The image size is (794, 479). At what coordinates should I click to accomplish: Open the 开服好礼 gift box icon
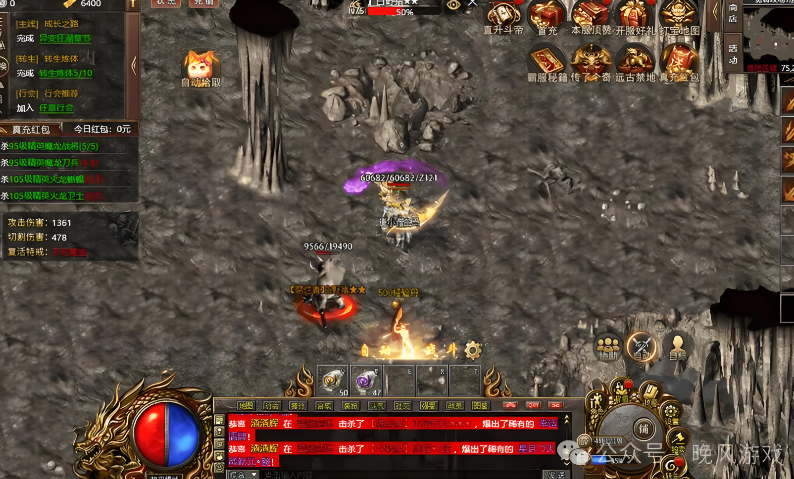(x=635, y=14)
